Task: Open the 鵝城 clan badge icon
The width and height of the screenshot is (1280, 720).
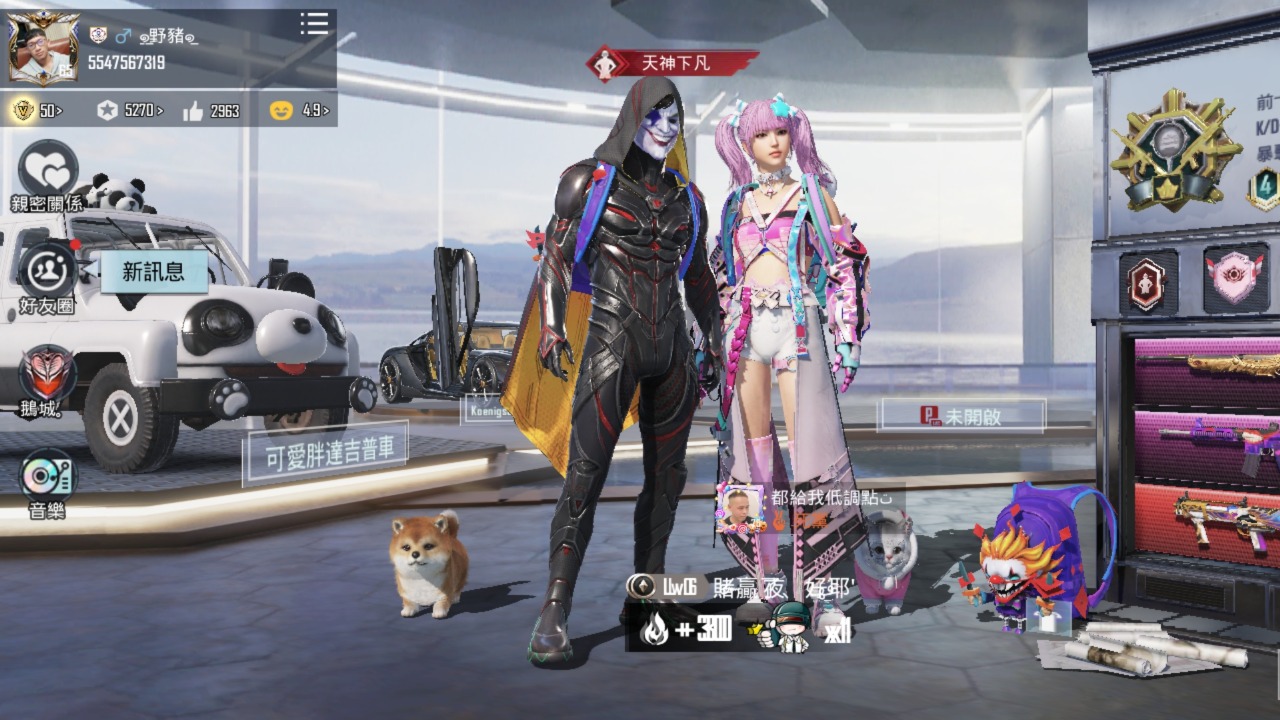Action: tap(47, 379)
